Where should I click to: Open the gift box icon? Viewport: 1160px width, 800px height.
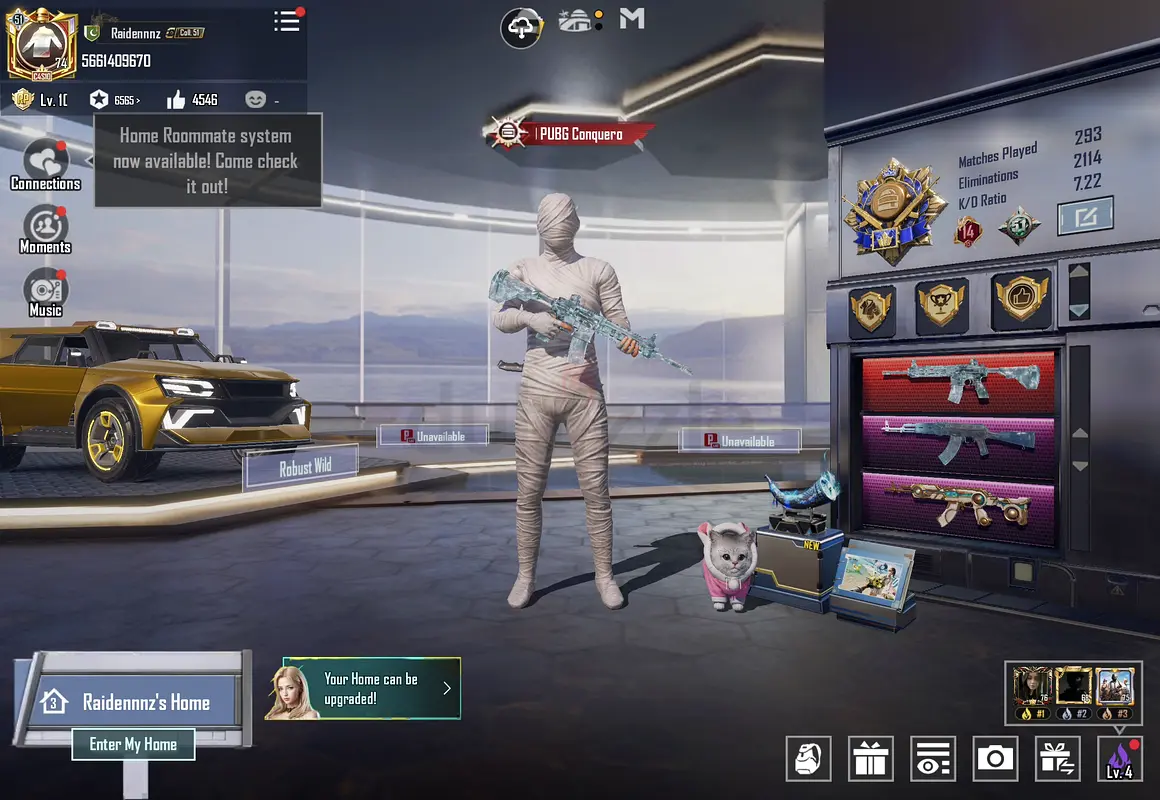[x=871, y=759]
